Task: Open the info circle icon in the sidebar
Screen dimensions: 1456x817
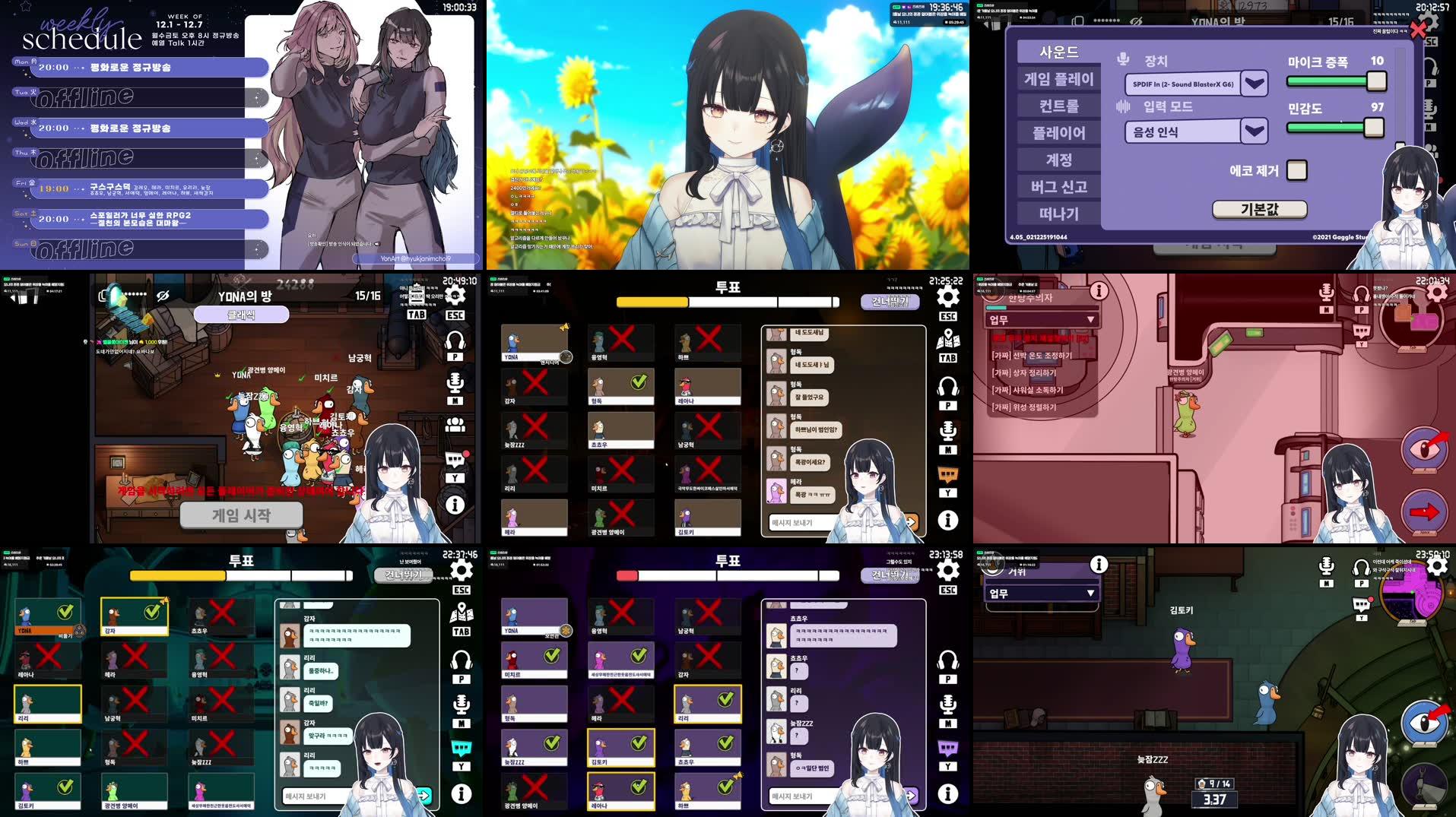Action: 947,521
